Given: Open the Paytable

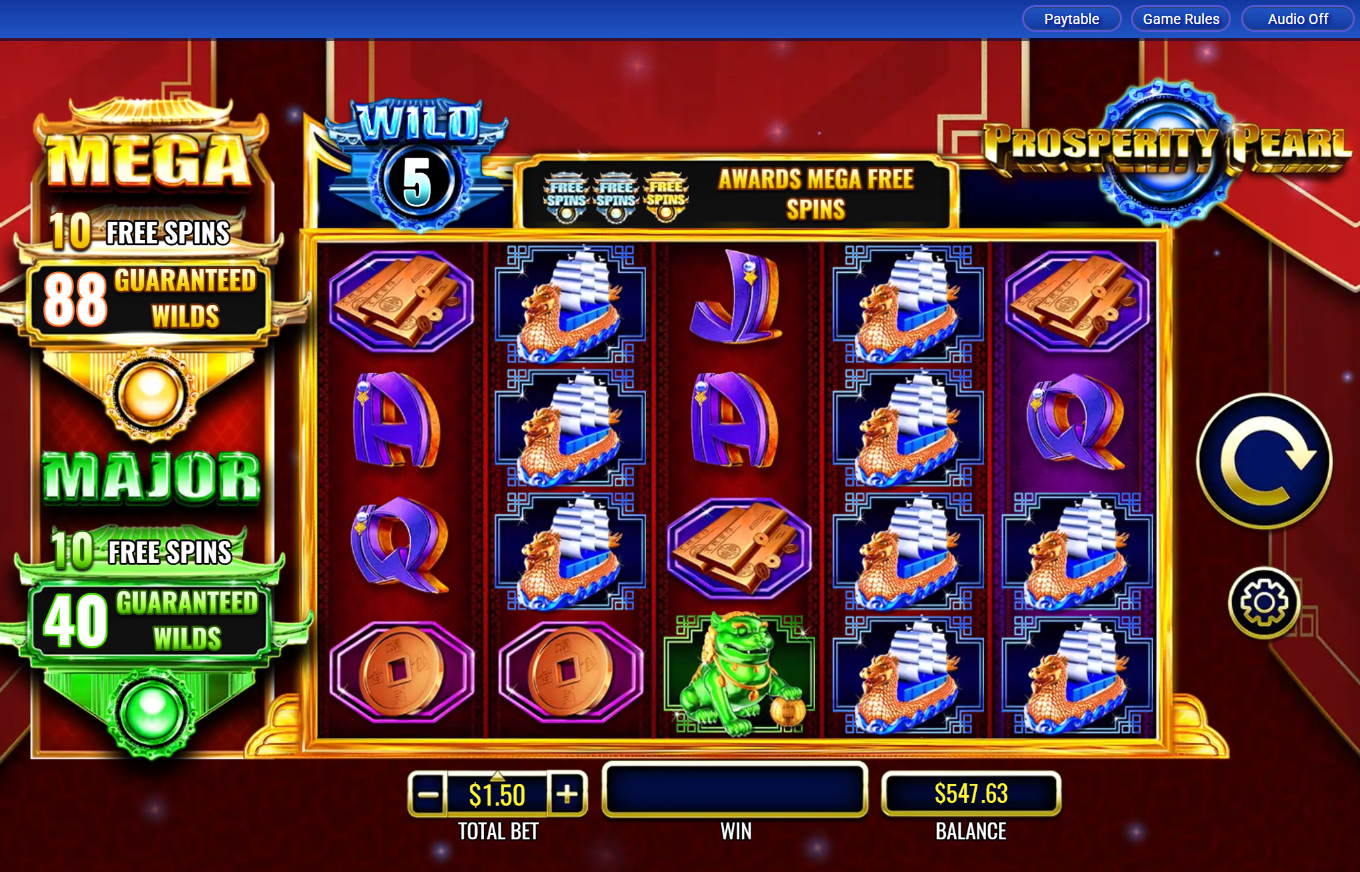Looking at the screenshot, I should point(1071,18).
